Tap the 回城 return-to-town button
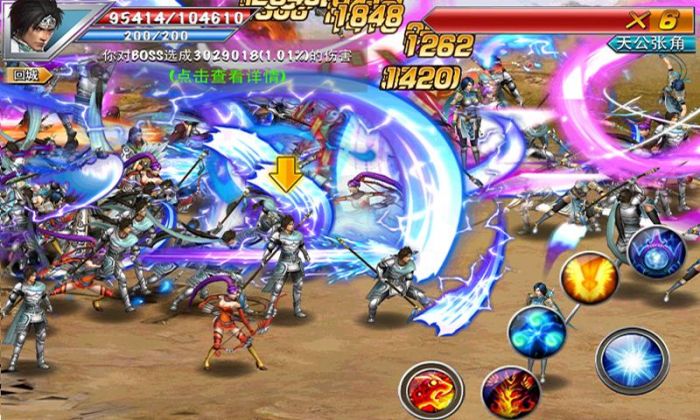 [x=23, y=74]
